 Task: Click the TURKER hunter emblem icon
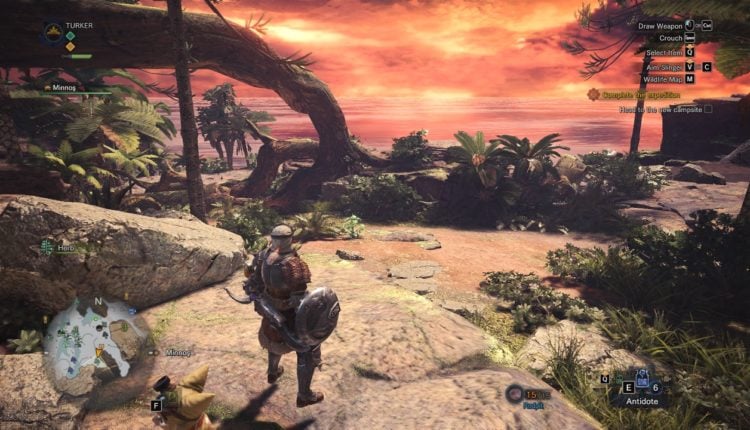click(52, 33)
